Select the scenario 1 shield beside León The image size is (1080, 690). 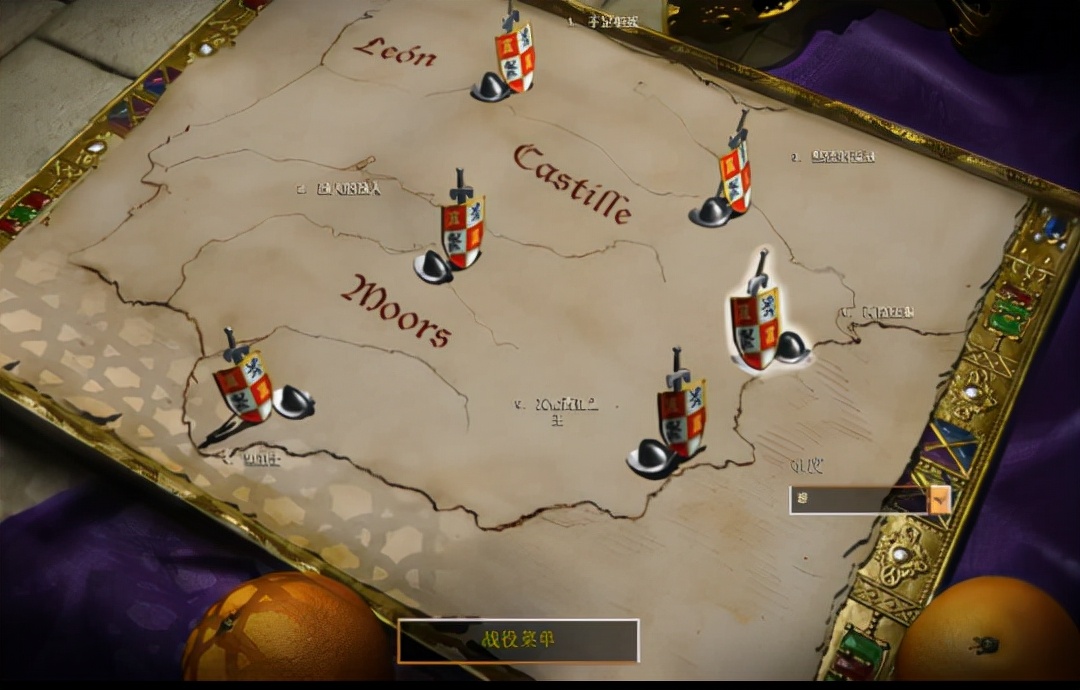514,58
